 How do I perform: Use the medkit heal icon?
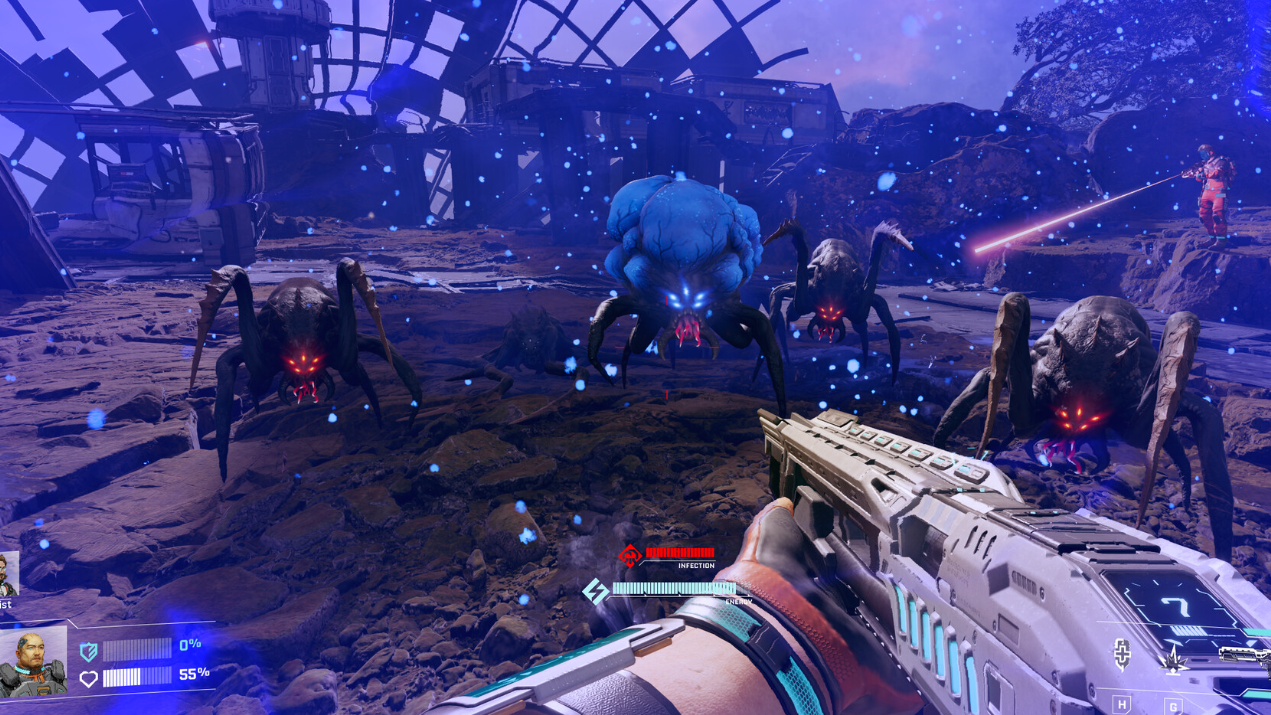point(1123,655)
